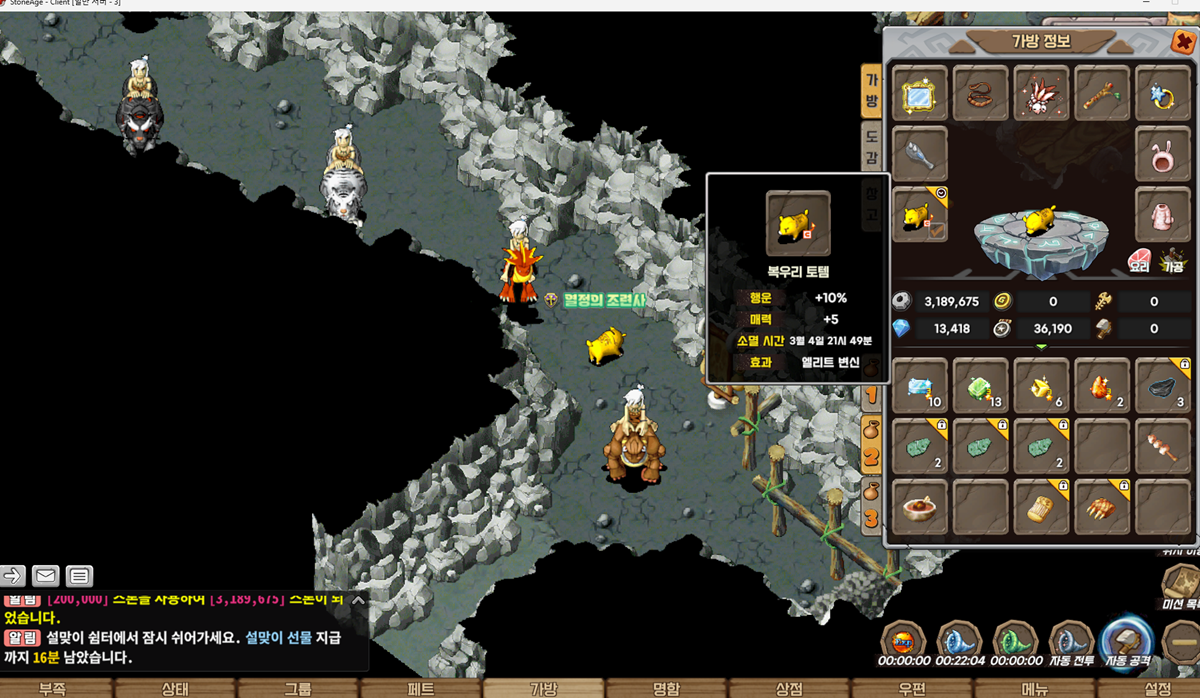Open the 펫 pet menu
This screenshot has width=1200, height=698.
coord(422,688)
